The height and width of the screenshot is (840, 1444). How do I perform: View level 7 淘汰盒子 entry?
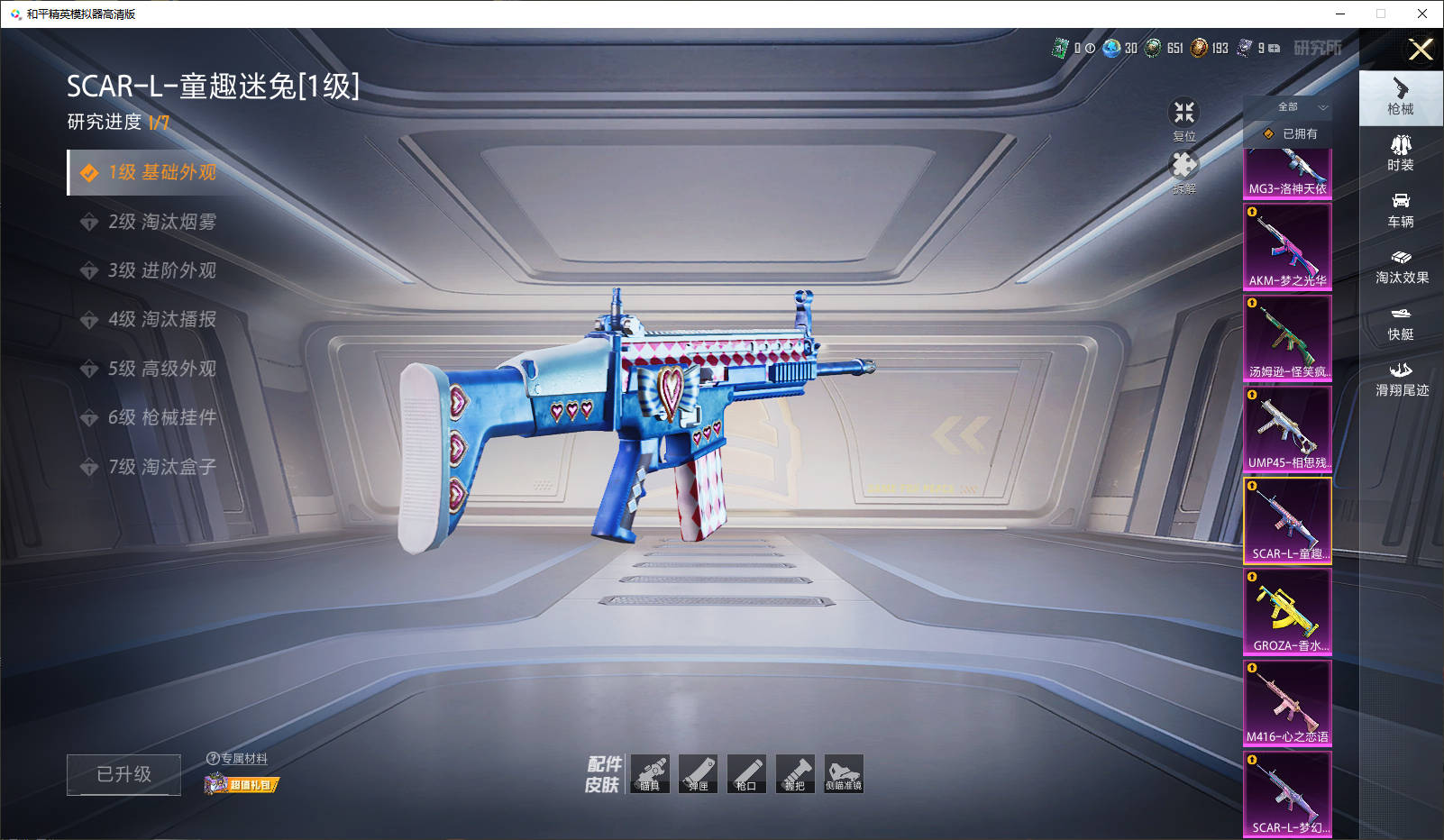tap(162, 467)
